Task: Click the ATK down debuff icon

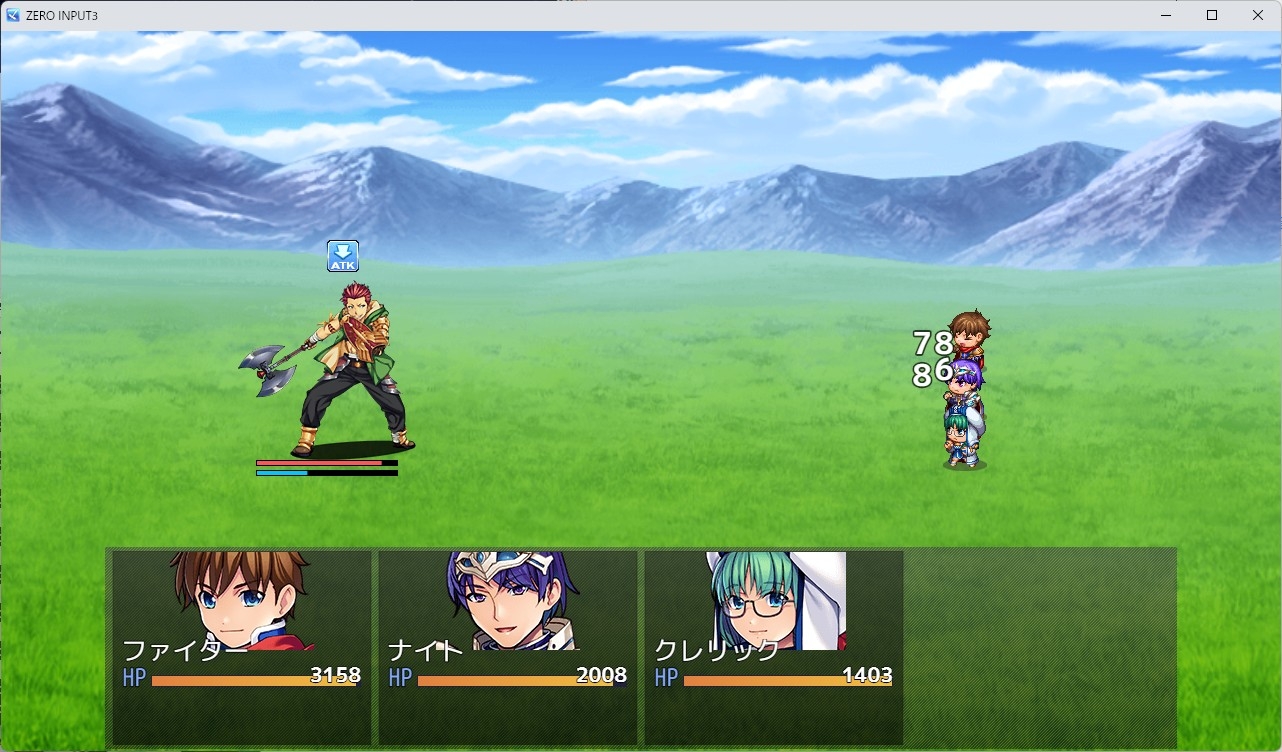Action: pos(343,256)
